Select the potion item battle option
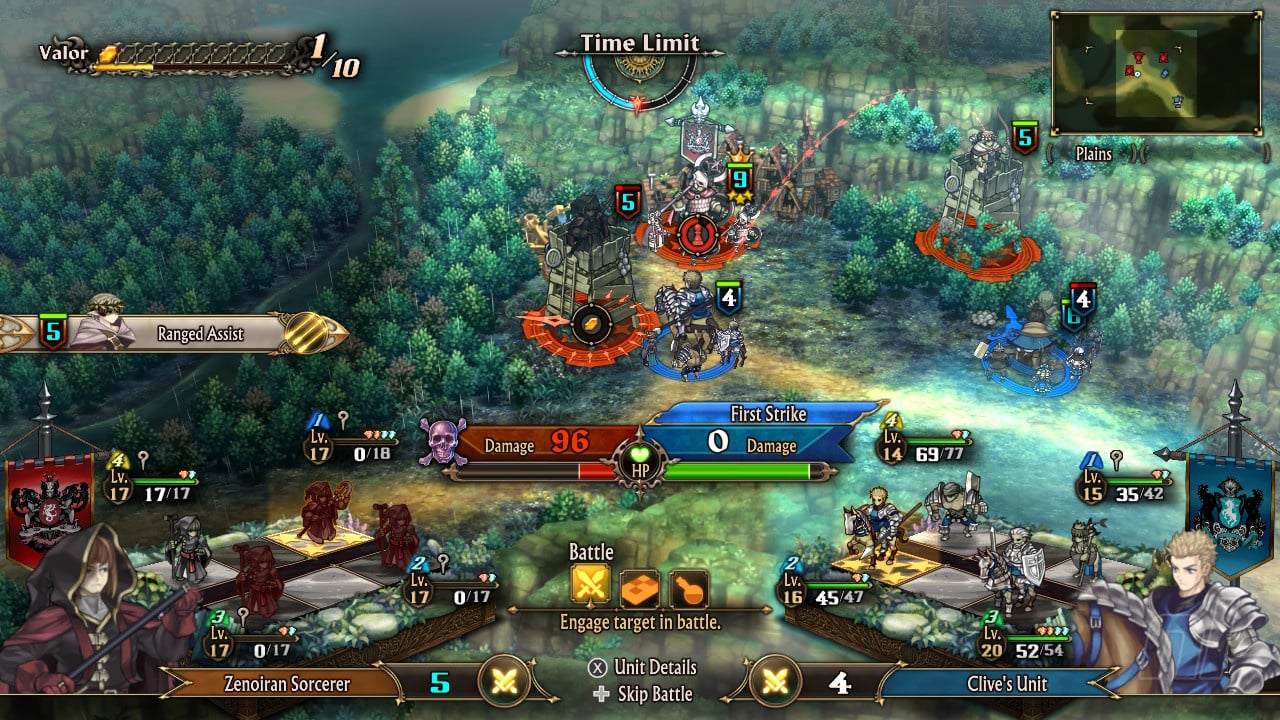Screen dimensions: 1280x720 [x=689, y=588]
